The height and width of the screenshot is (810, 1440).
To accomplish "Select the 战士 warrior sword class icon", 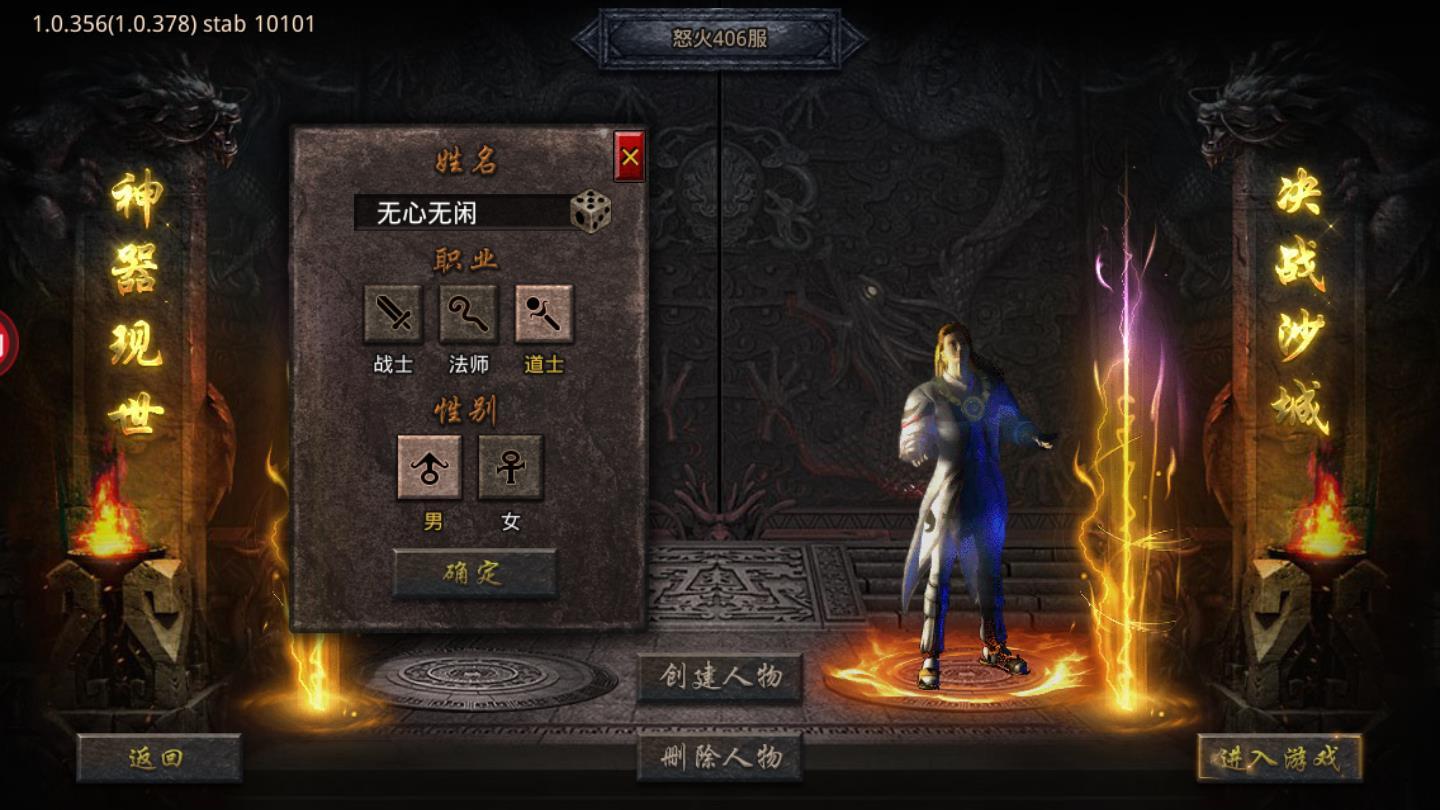I will 394,315.
